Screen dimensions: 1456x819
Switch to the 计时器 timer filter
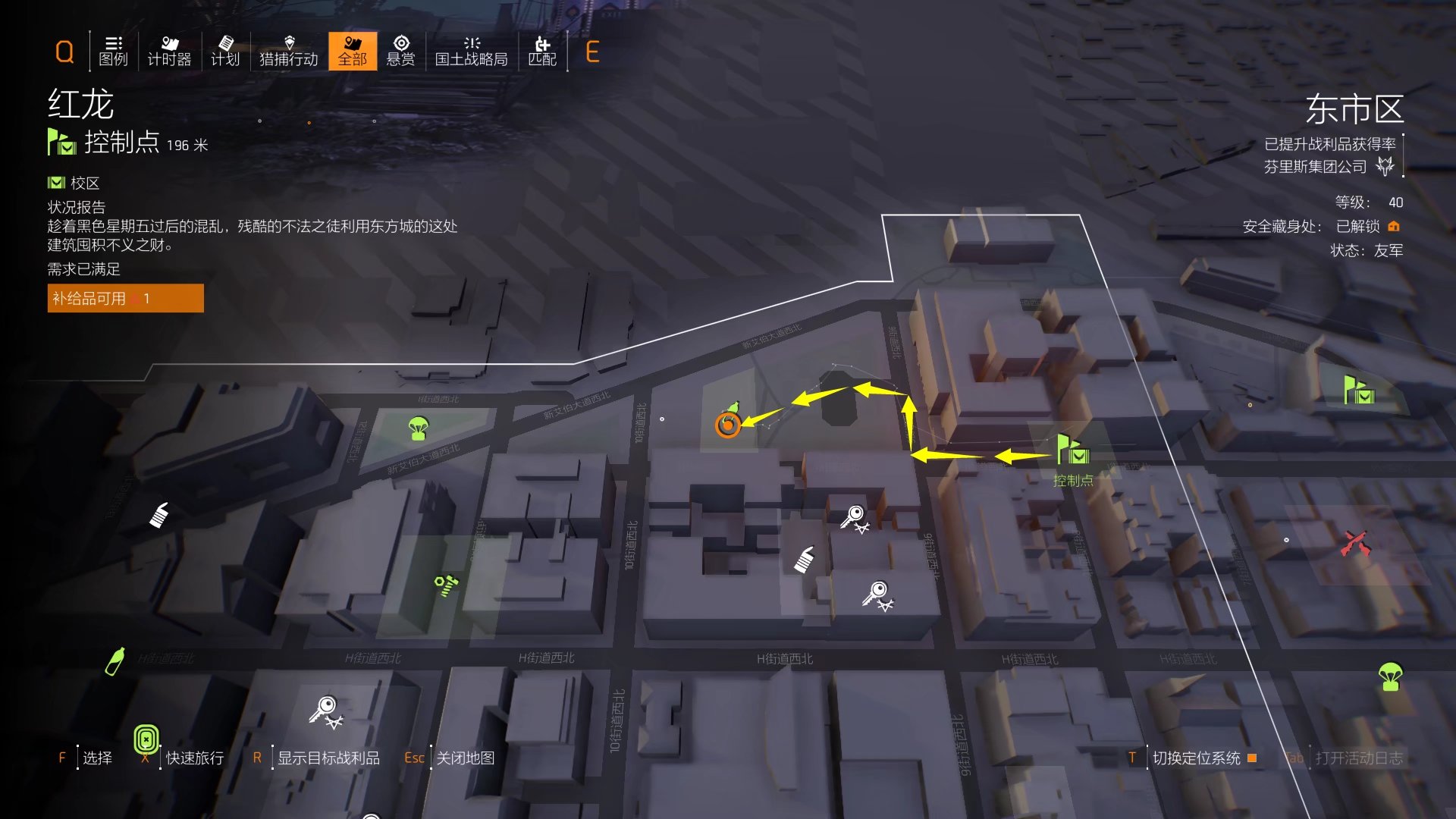coord(169,51)
